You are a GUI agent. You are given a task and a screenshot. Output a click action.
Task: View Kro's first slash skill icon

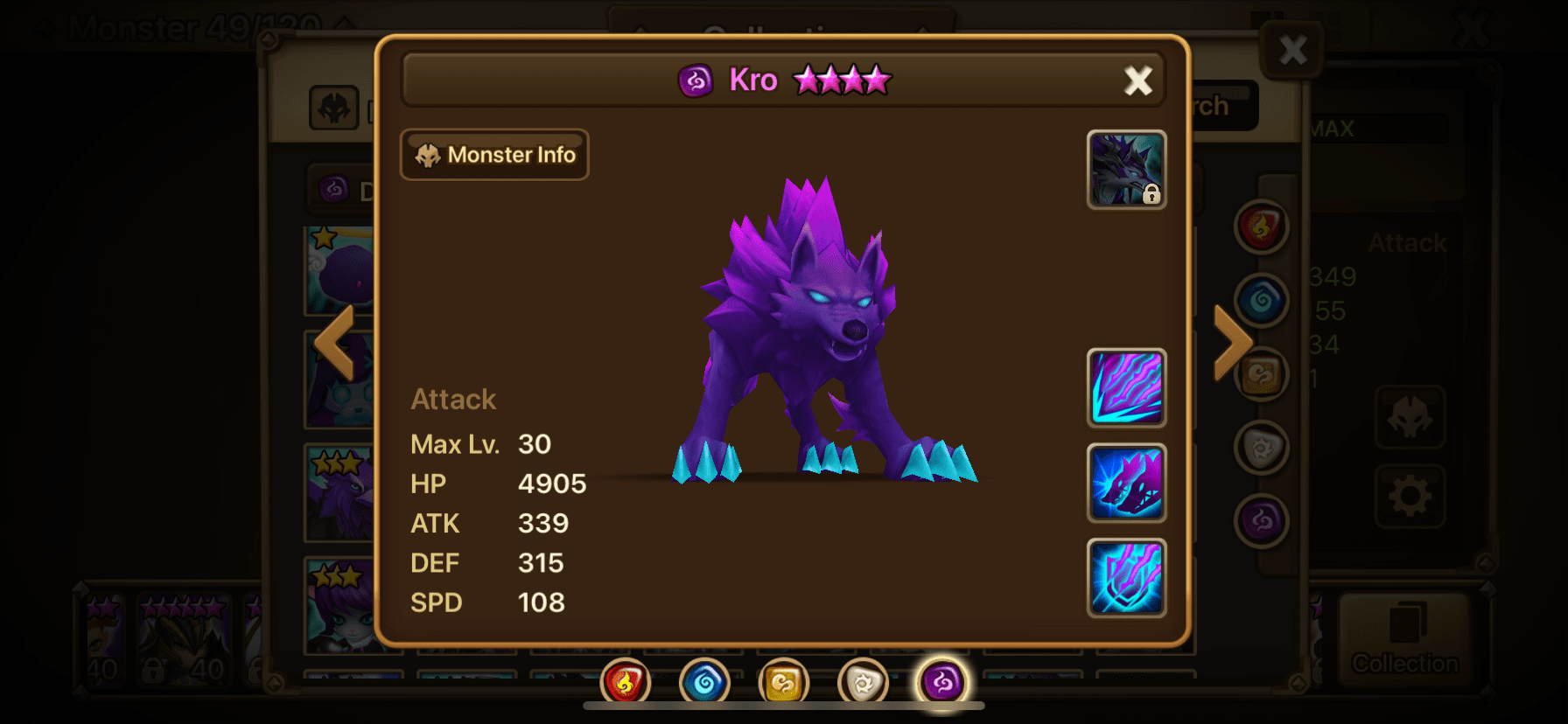tap(1127, 387)
